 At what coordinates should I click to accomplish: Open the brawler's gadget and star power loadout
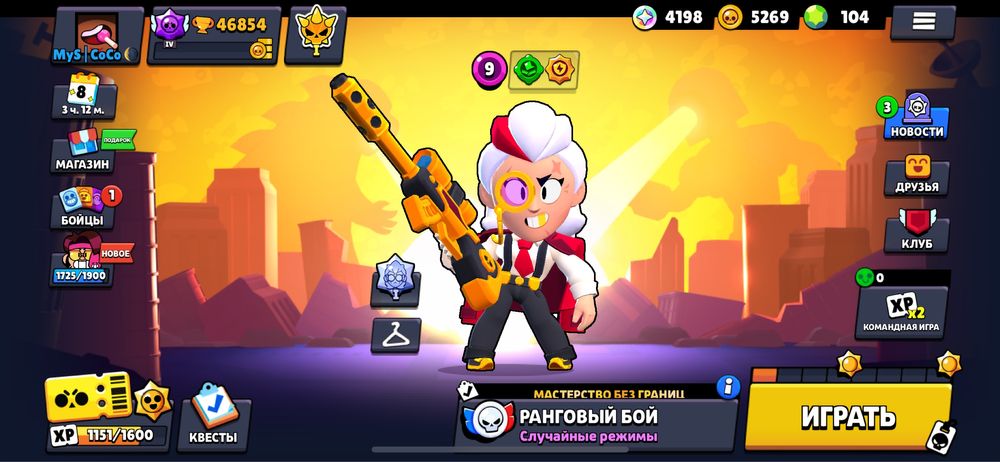tap(543, 69)
